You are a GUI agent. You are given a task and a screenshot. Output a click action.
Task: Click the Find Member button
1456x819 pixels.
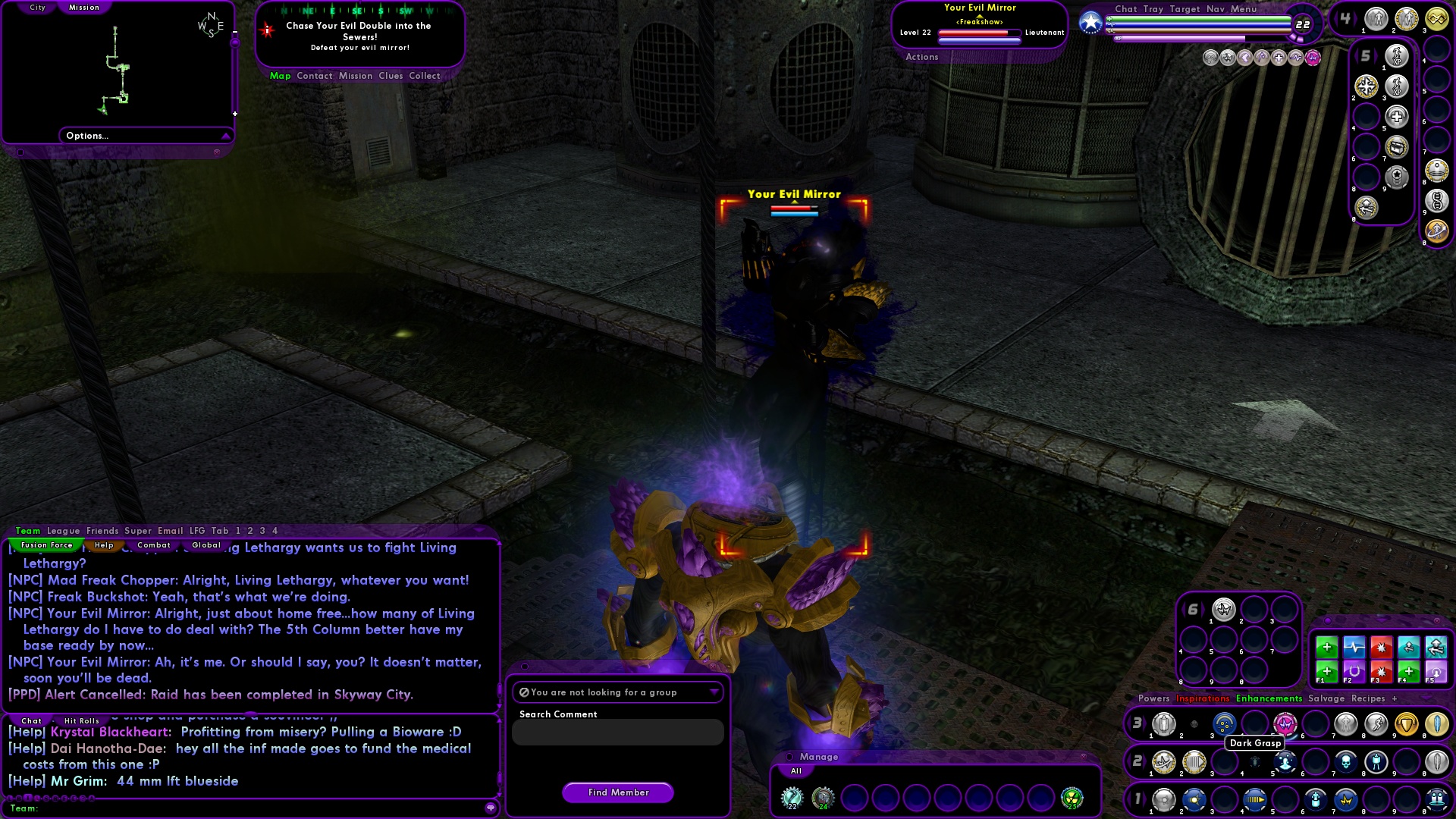[x=617, y=792]
